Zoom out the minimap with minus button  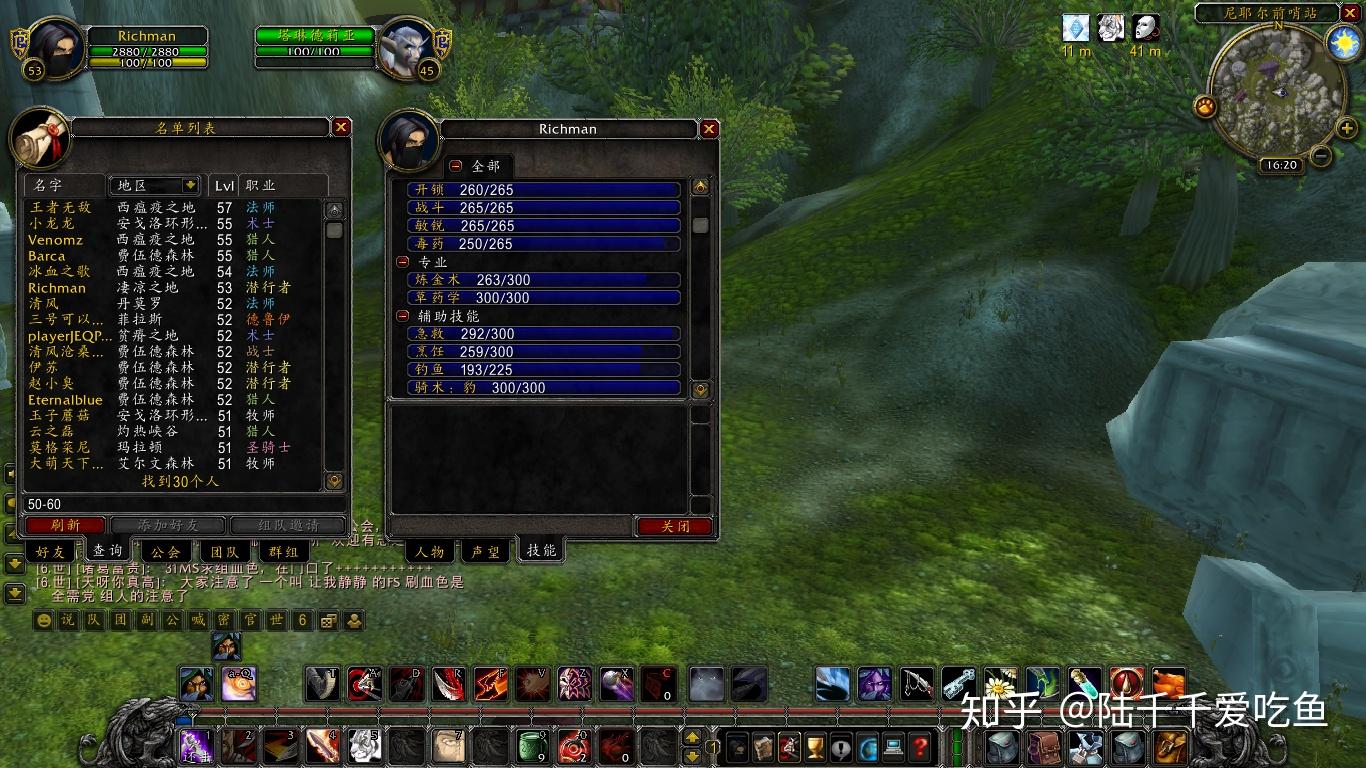1321,156
